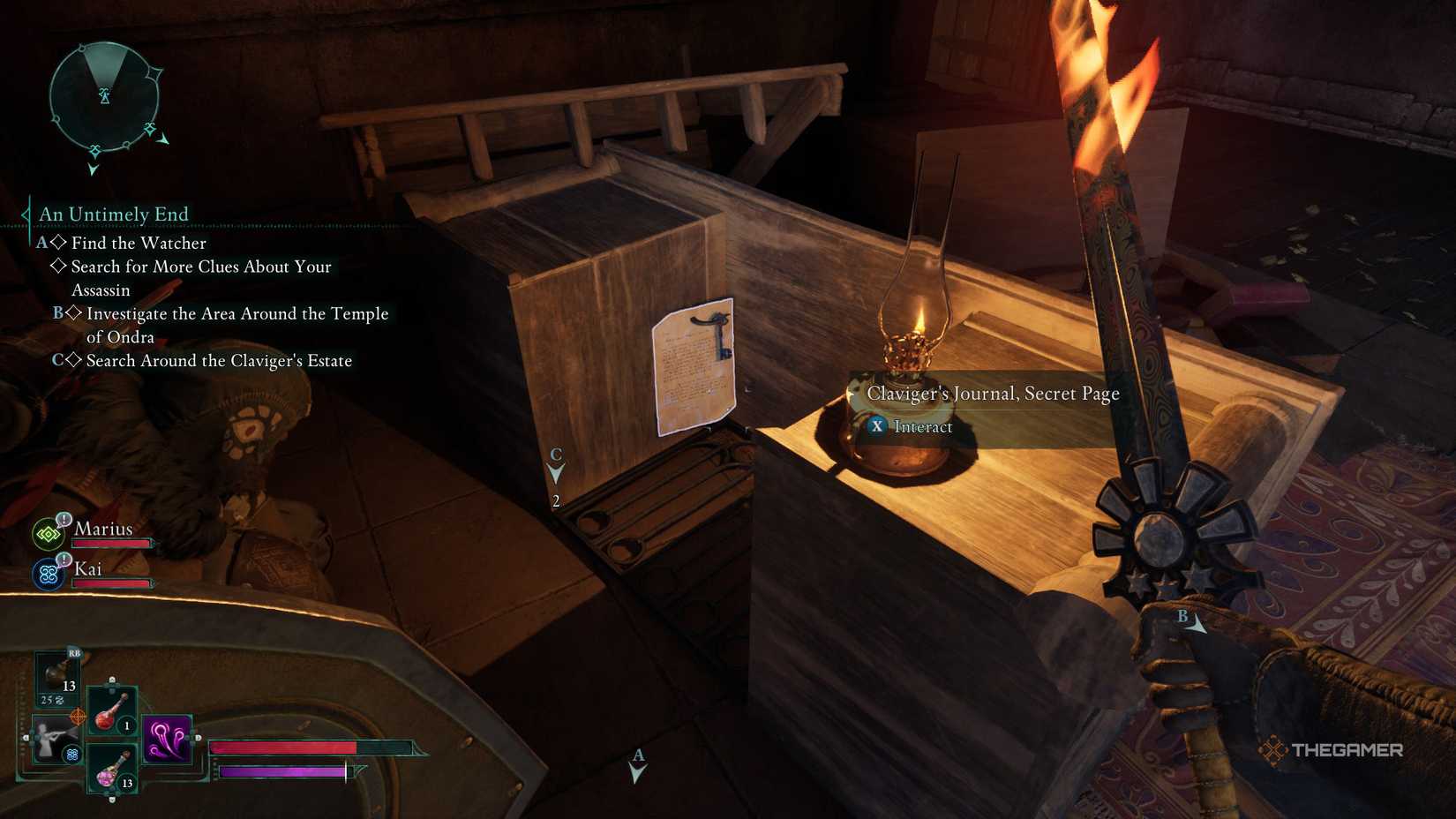The image size is (1456, 819).
Task: Click Kai's blue companion emblem
Action: tap(48, 572)
